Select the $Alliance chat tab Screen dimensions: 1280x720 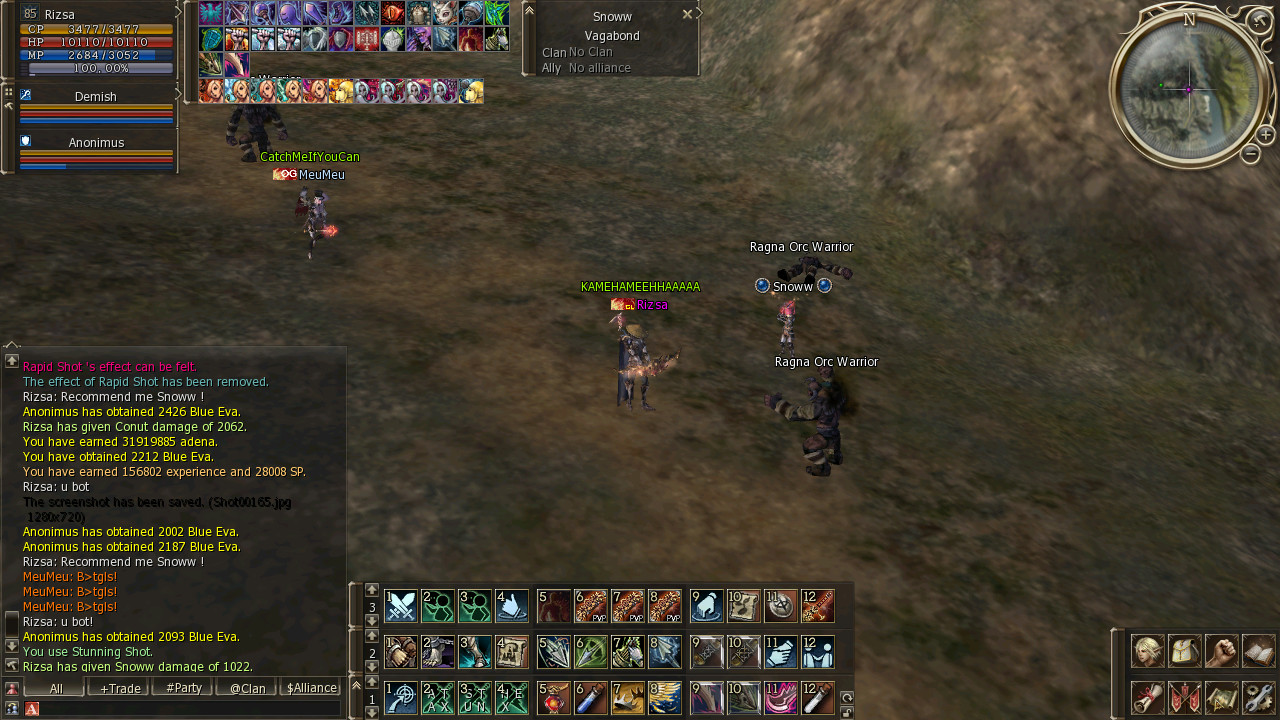pos(311,688)
